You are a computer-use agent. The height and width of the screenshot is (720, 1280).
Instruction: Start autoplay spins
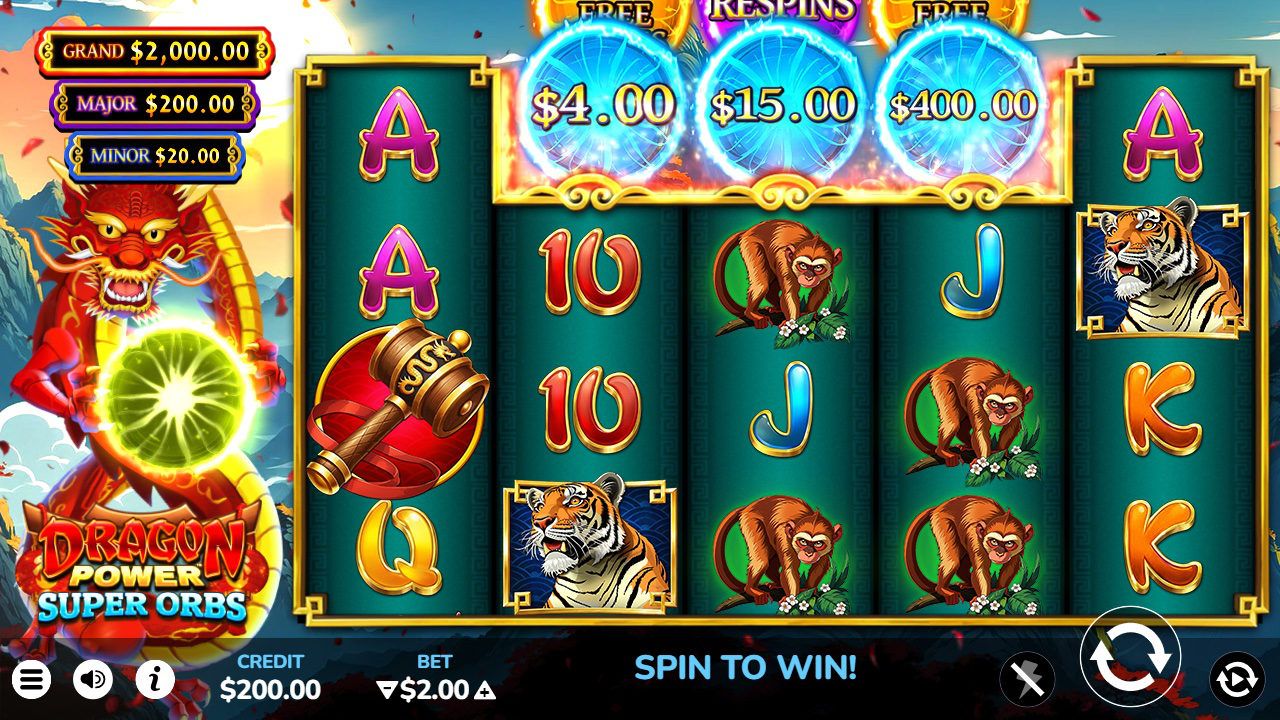click(1237, 680)
